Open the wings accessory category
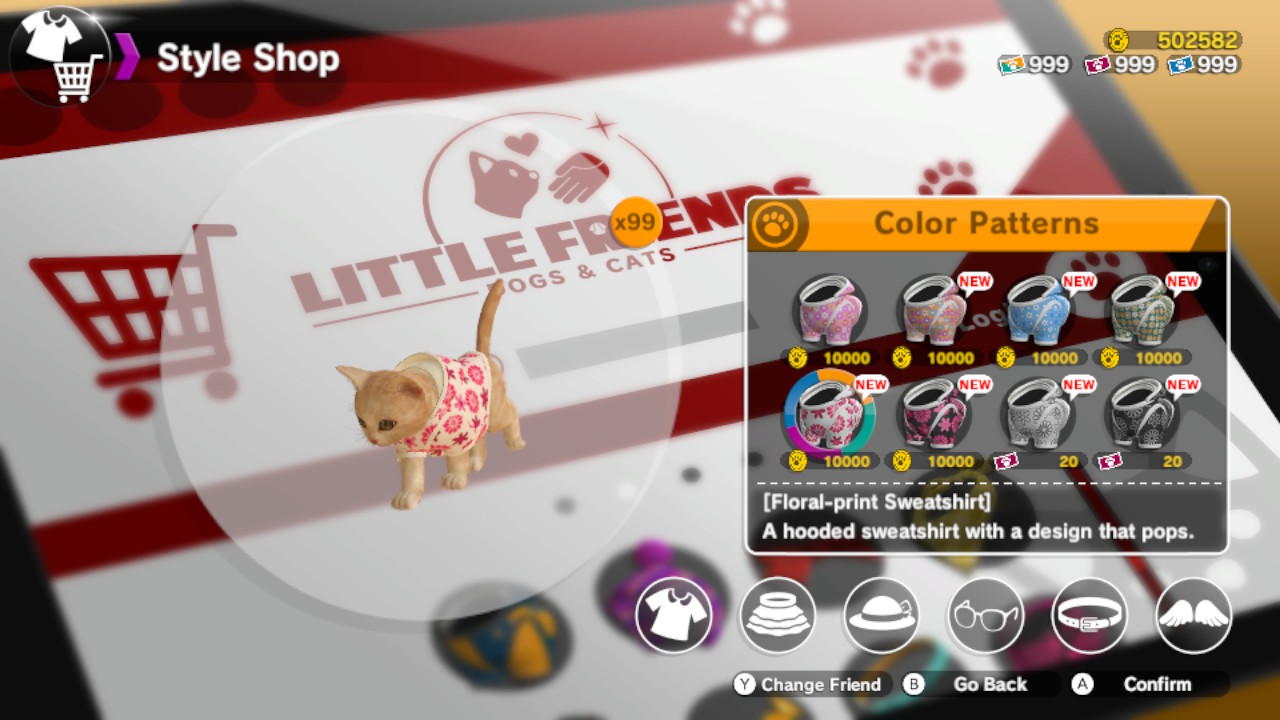This screenshot has height=720, width=1280. click(x=1194, y=617)
